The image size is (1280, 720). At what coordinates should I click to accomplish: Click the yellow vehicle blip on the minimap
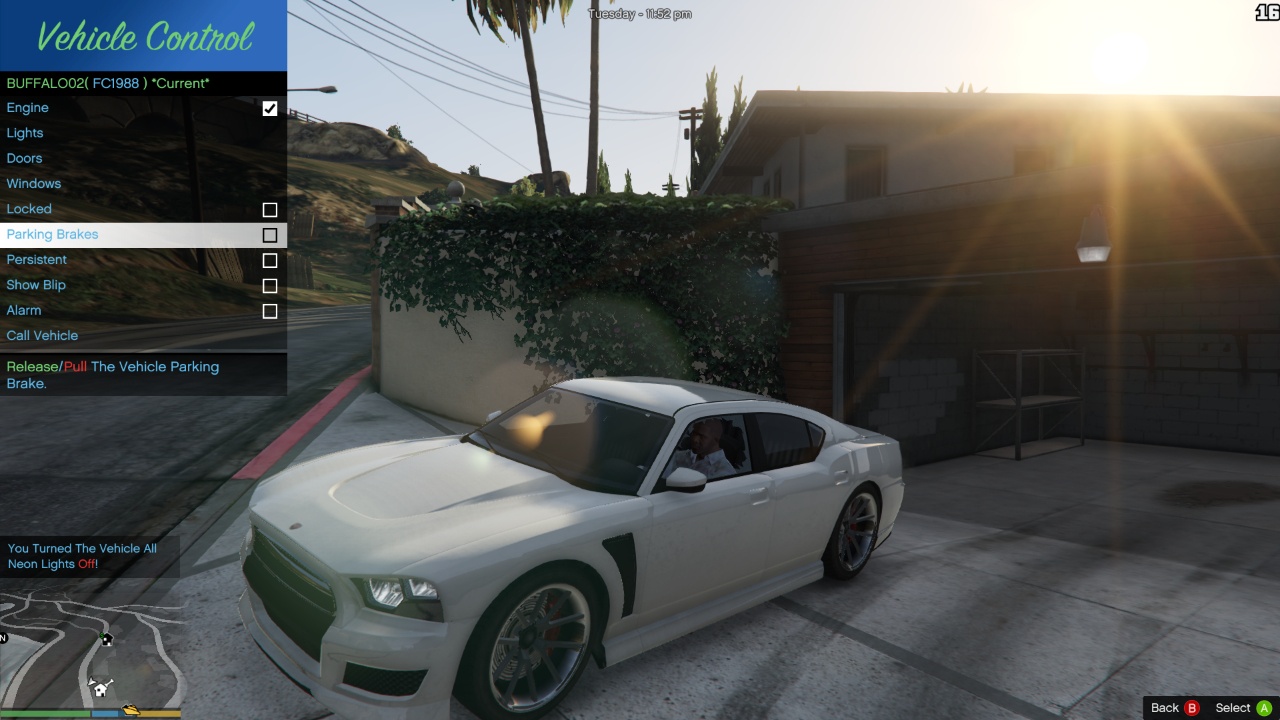131,710
